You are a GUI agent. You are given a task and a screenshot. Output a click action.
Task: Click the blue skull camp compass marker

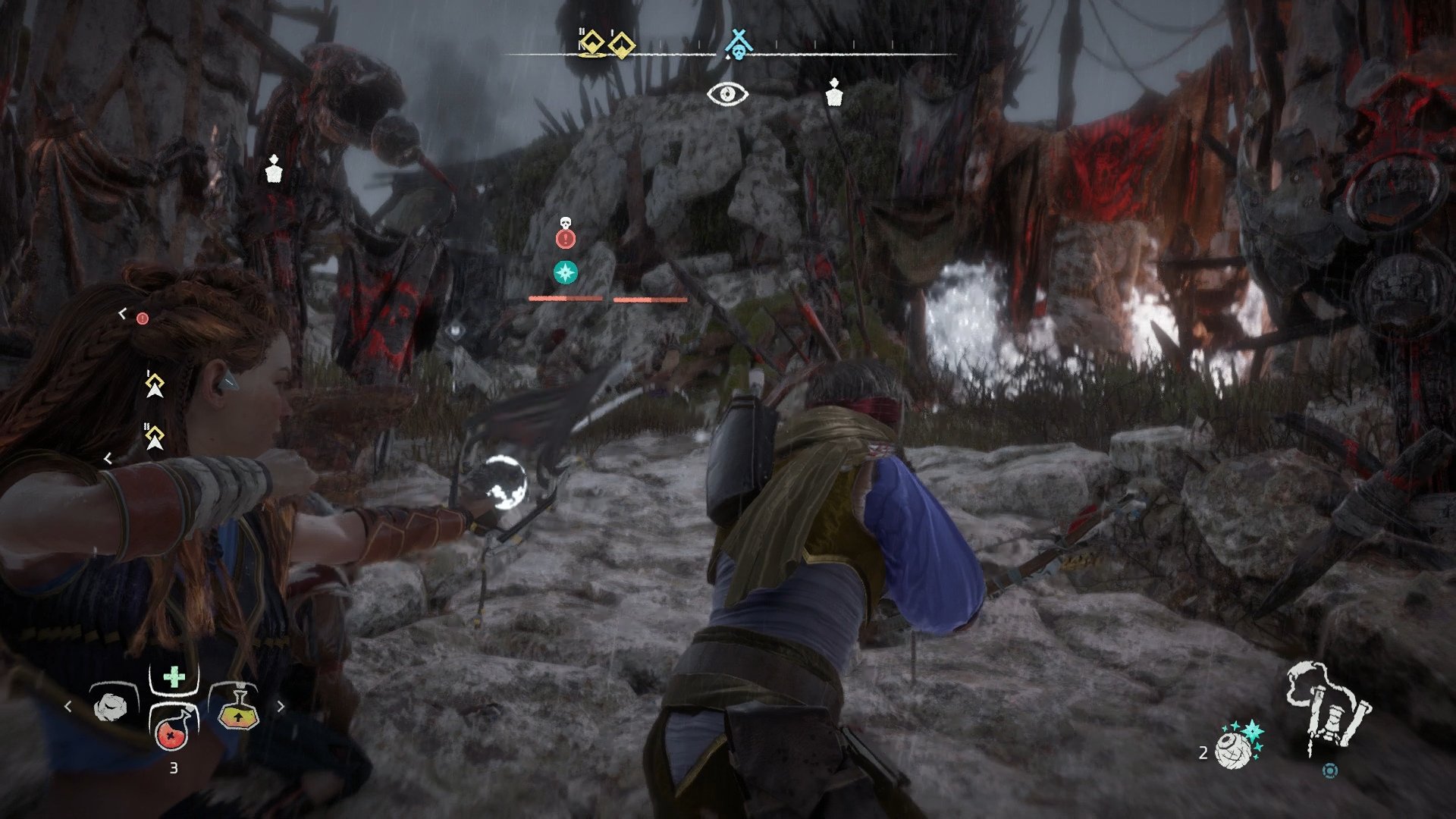[736, 45]
